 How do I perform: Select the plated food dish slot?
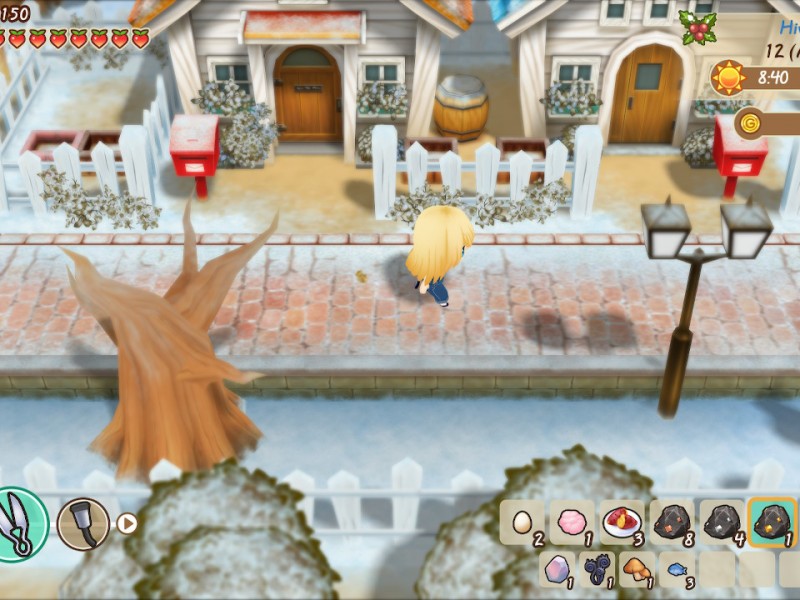[622, 523]
